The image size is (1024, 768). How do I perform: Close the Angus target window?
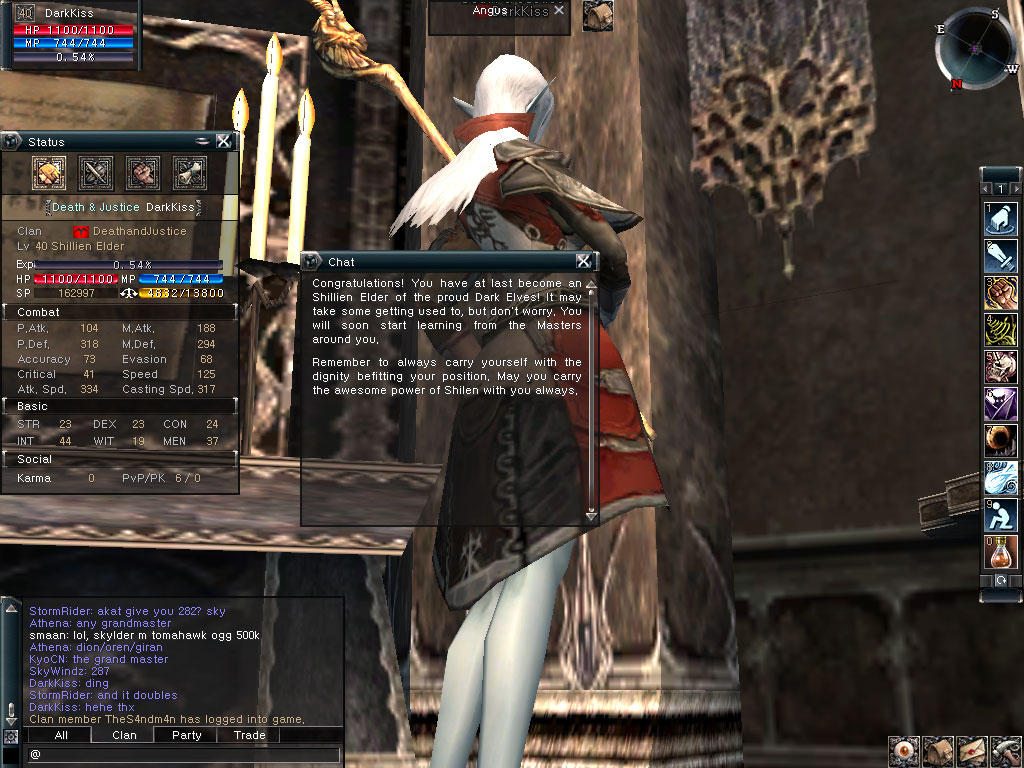[x=559, y=10]
